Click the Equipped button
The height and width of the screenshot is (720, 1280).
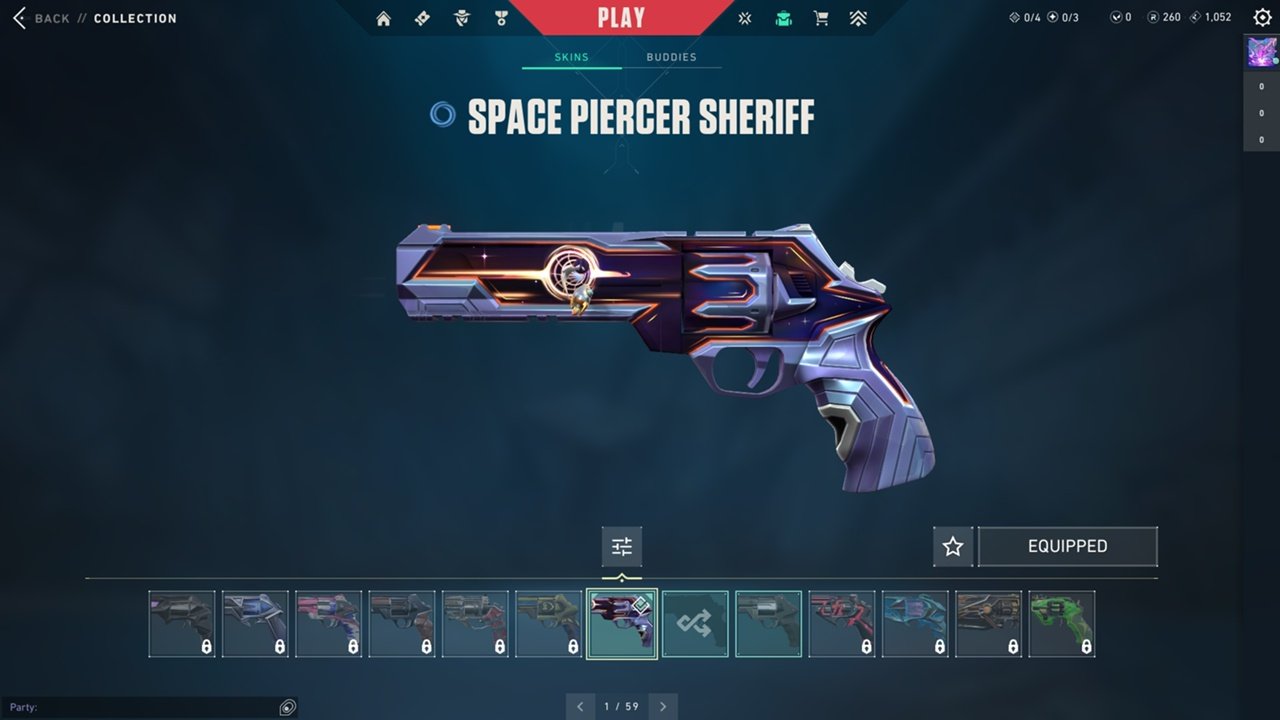point(1067,547)
